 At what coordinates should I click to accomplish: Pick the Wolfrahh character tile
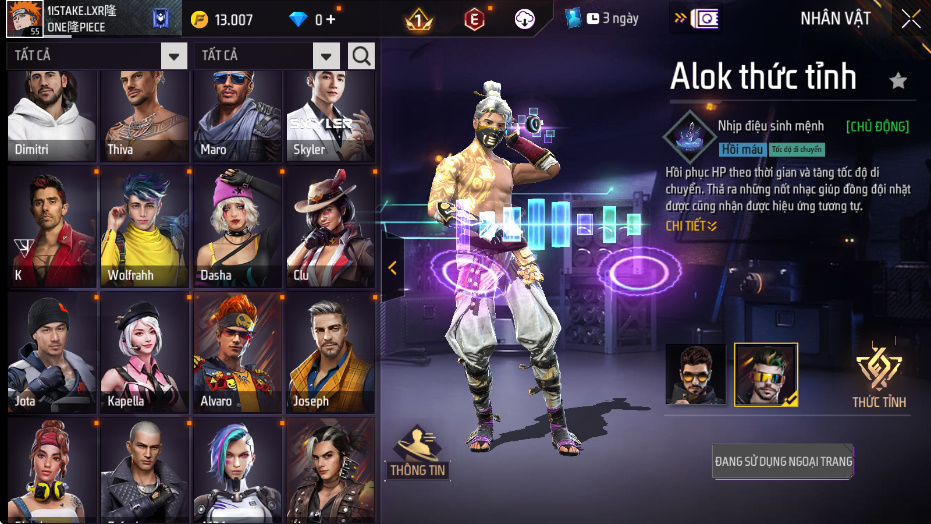(x=145, y=228)
